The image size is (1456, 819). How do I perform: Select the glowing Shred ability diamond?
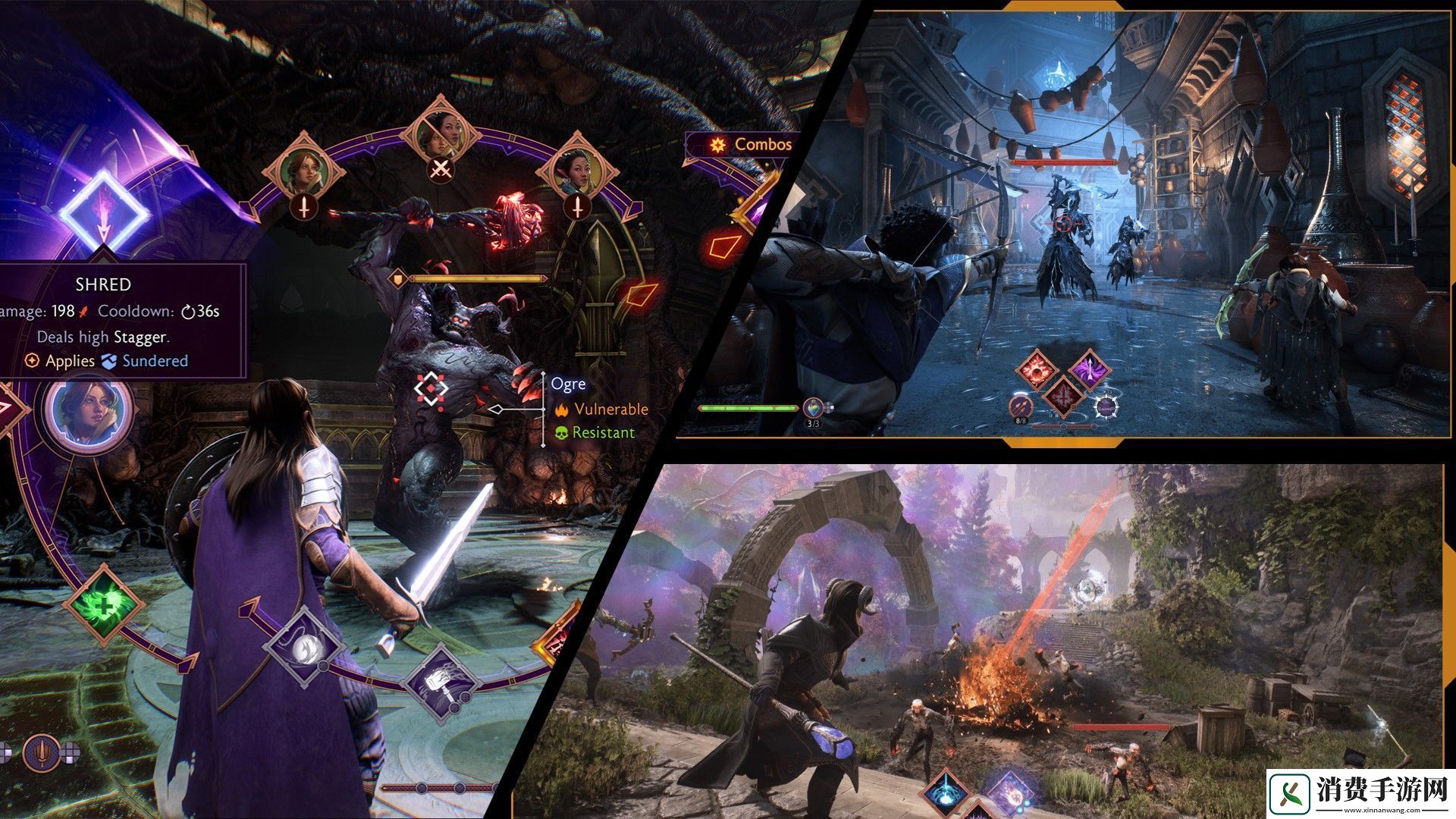click(103, 210)
